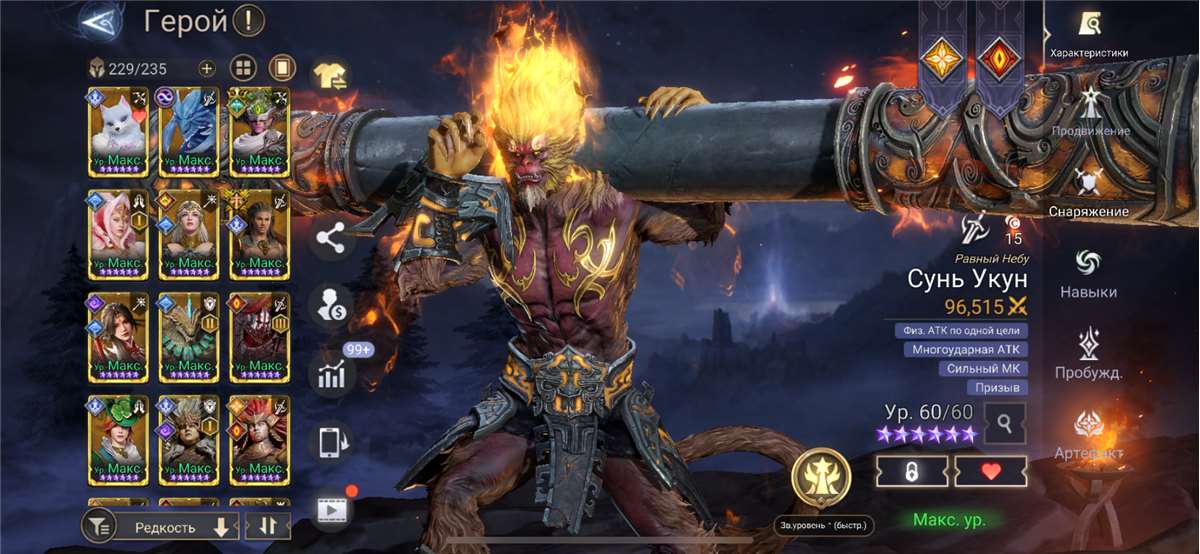Click the magnifier button beside the level
Screen dimensions: 1200x554
coord(1004,424)
